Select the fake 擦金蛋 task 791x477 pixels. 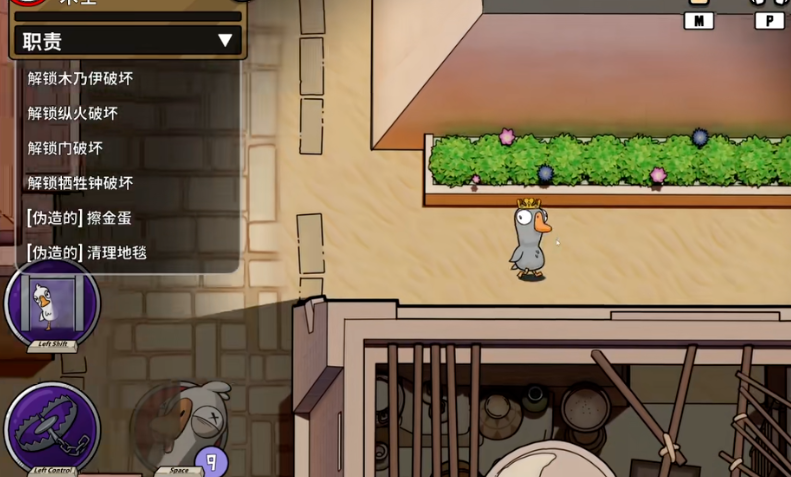pos(79,218)
